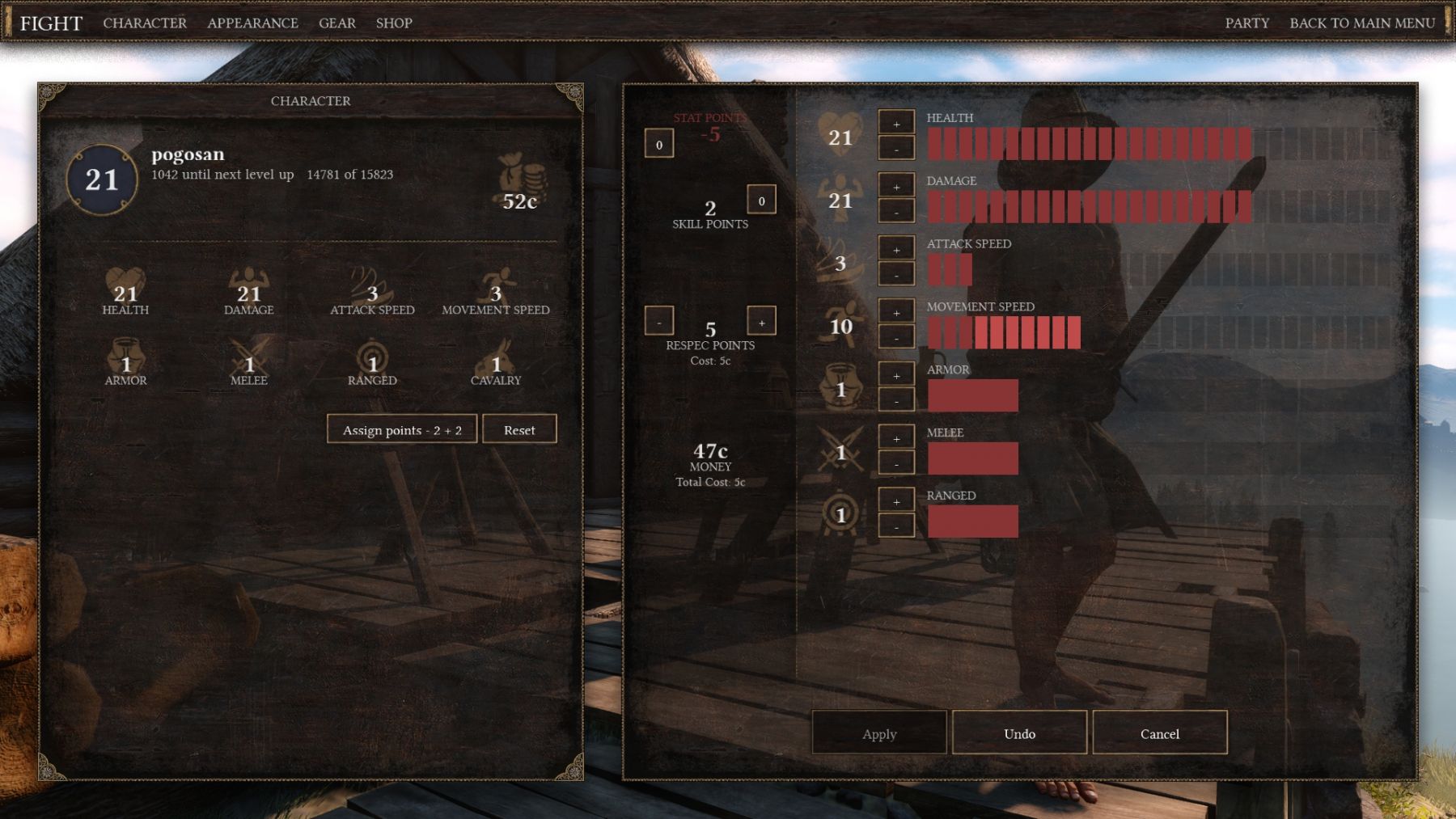The height and width of the screenshot is (819, 1456).
Task: Go to the GEAR tab
Action: pyautogui.click(x=336, y=23)
